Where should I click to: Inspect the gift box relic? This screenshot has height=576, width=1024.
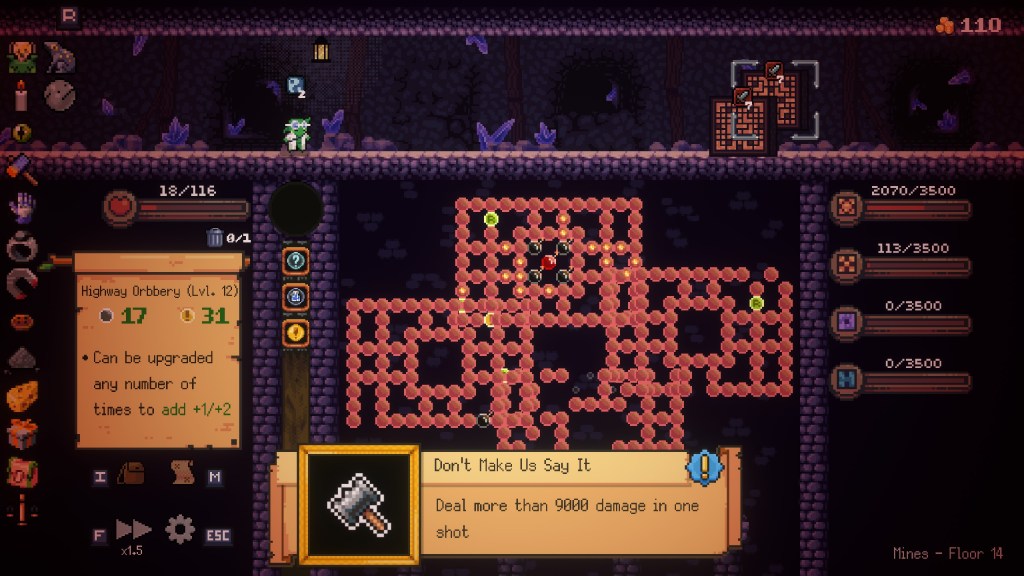click(x=22, y=434)
